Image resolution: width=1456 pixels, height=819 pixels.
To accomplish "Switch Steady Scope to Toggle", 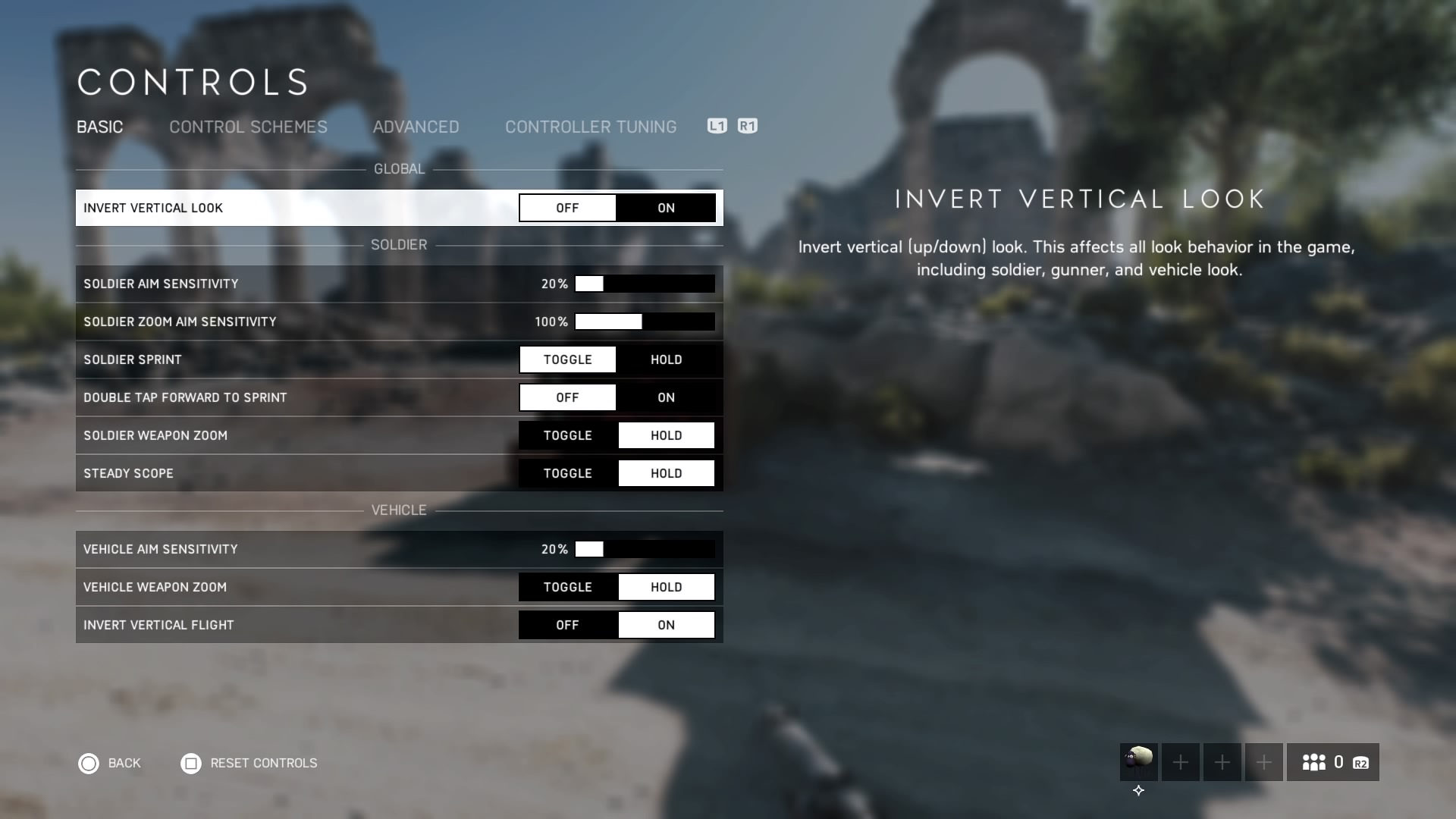I will coord(567,473).
